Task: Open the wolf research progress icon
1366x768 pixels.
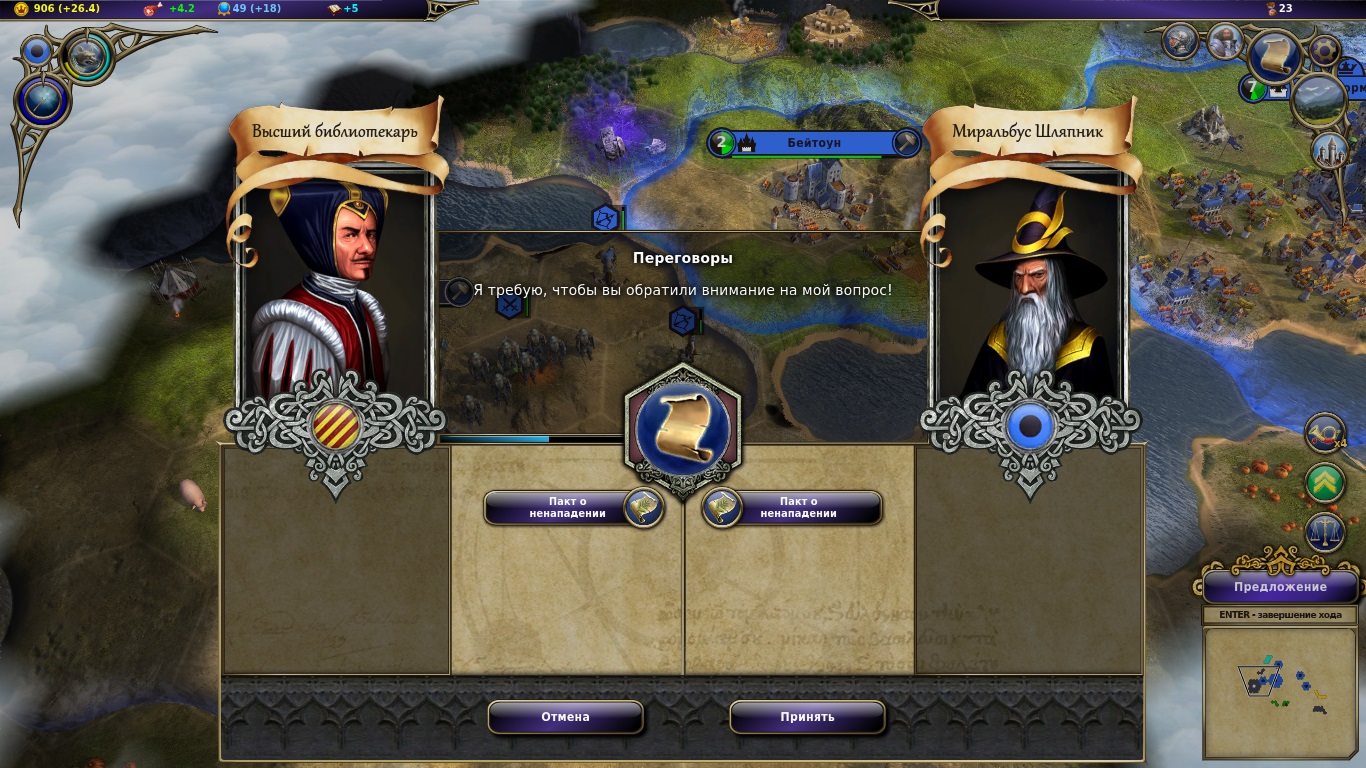Action: tap(87, 57)
